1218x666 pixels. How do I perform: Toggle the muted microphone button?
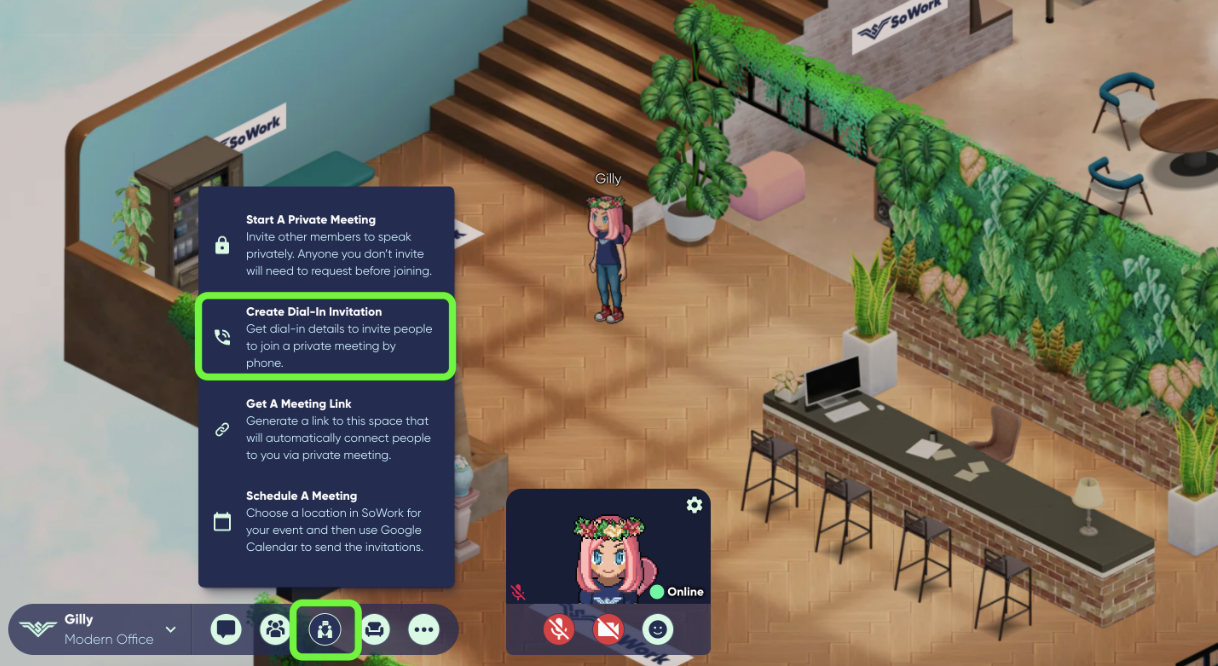tap(559, 629)
